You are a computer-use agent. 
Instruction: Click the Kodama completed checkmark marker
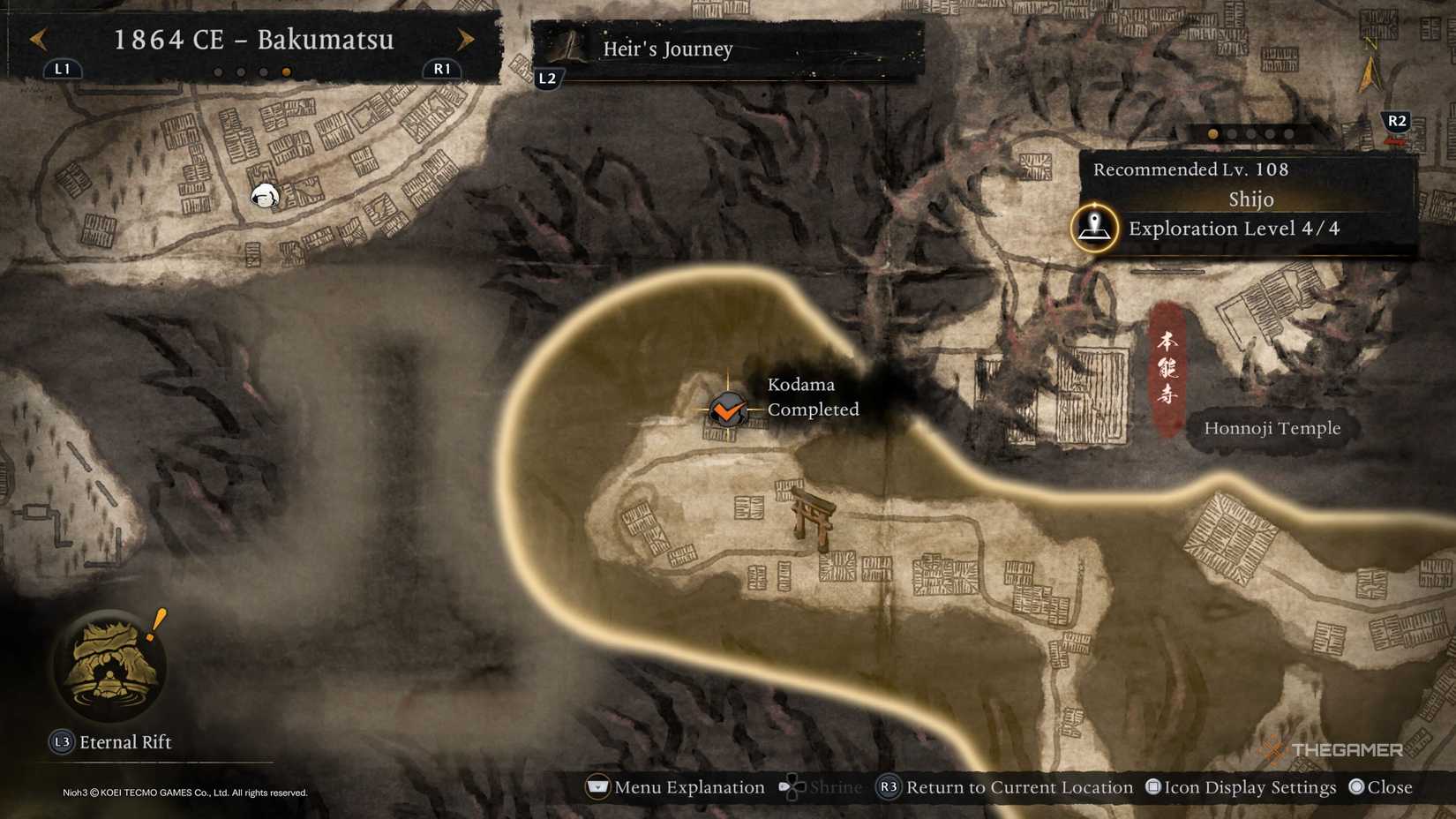[725, 410]
